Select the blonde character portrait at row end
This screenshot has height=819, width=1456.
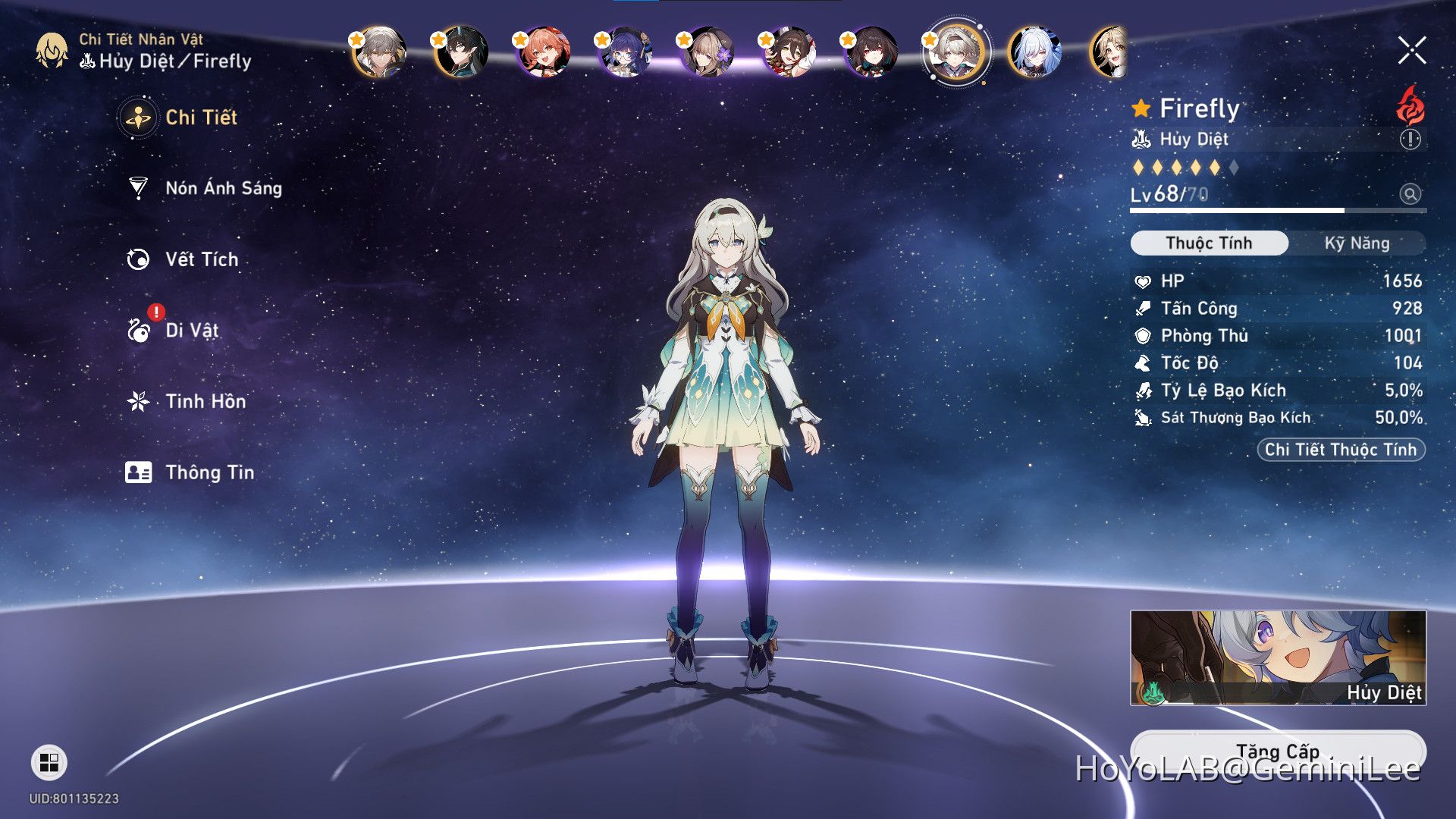(x=1109, y=52)
